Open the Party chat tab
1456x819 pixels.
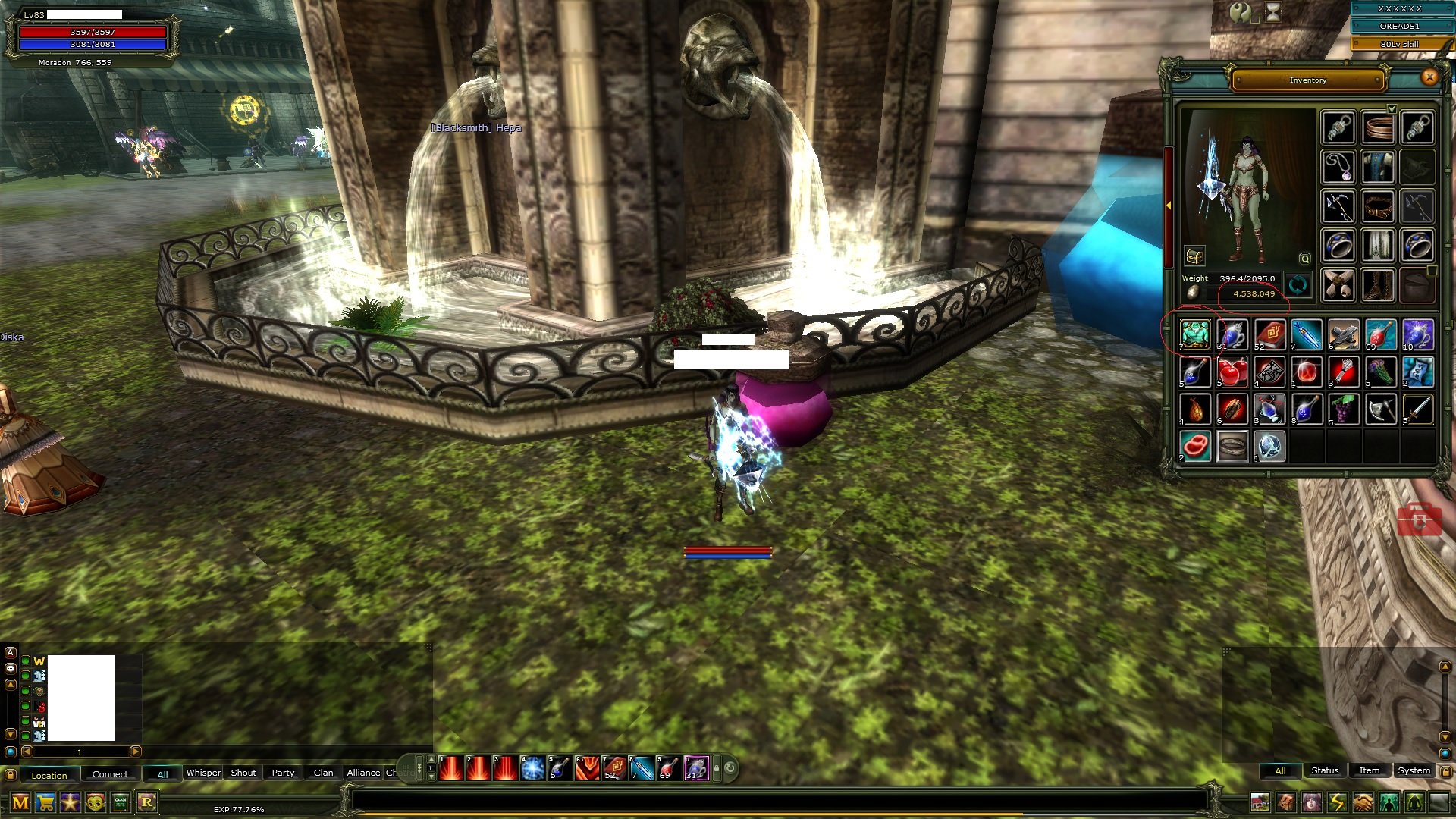(x=283, y=773)
